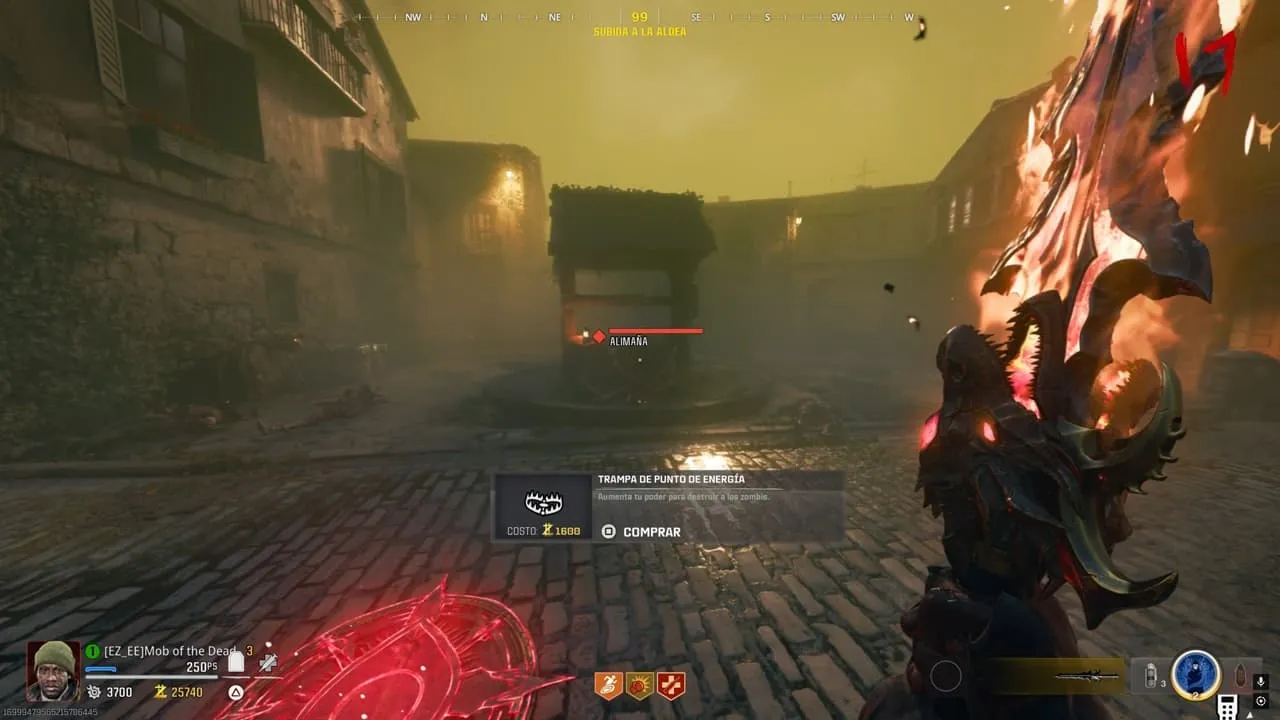Click the white remote-control device icon
1280x720 pixels.
(x=1227, y=707)
